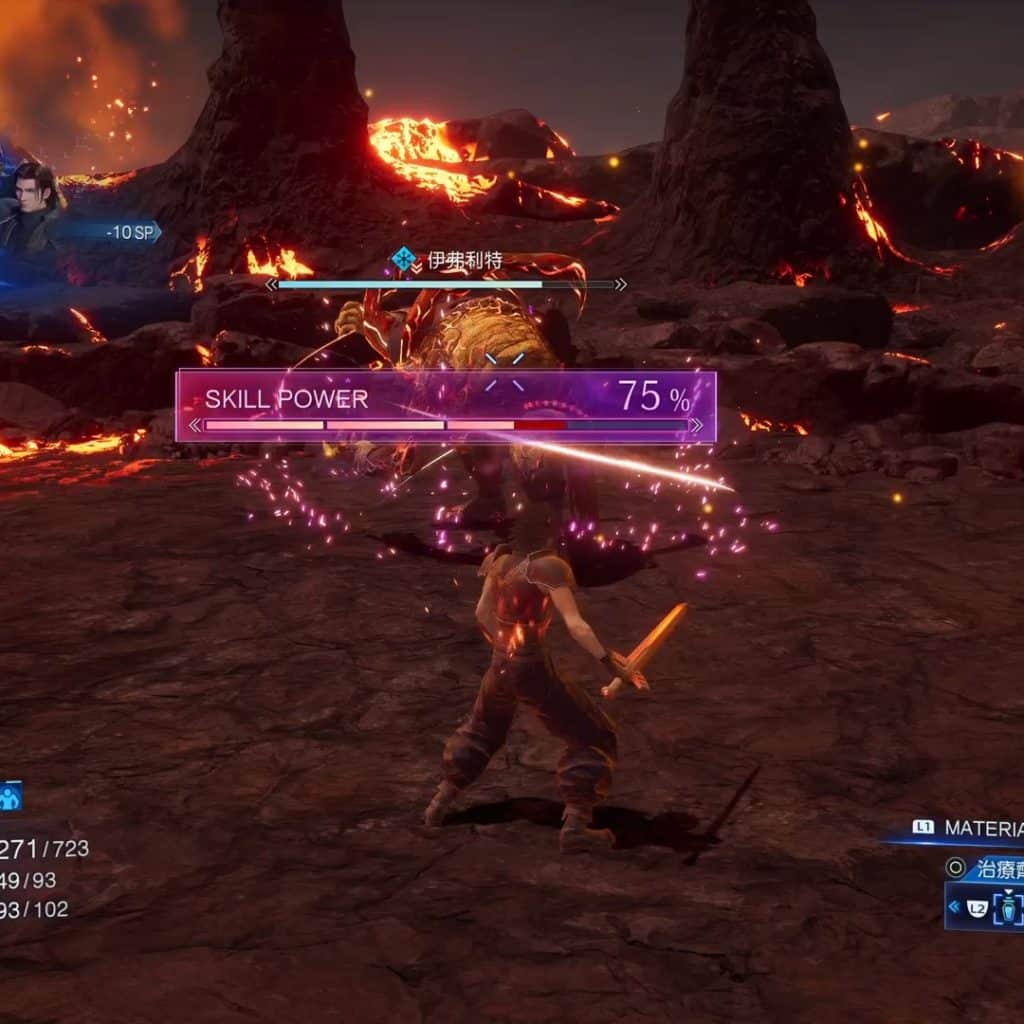Click the ice weakness icon beside enemy name
This screenshot has width=1024, height=1024.
(404, 260)
